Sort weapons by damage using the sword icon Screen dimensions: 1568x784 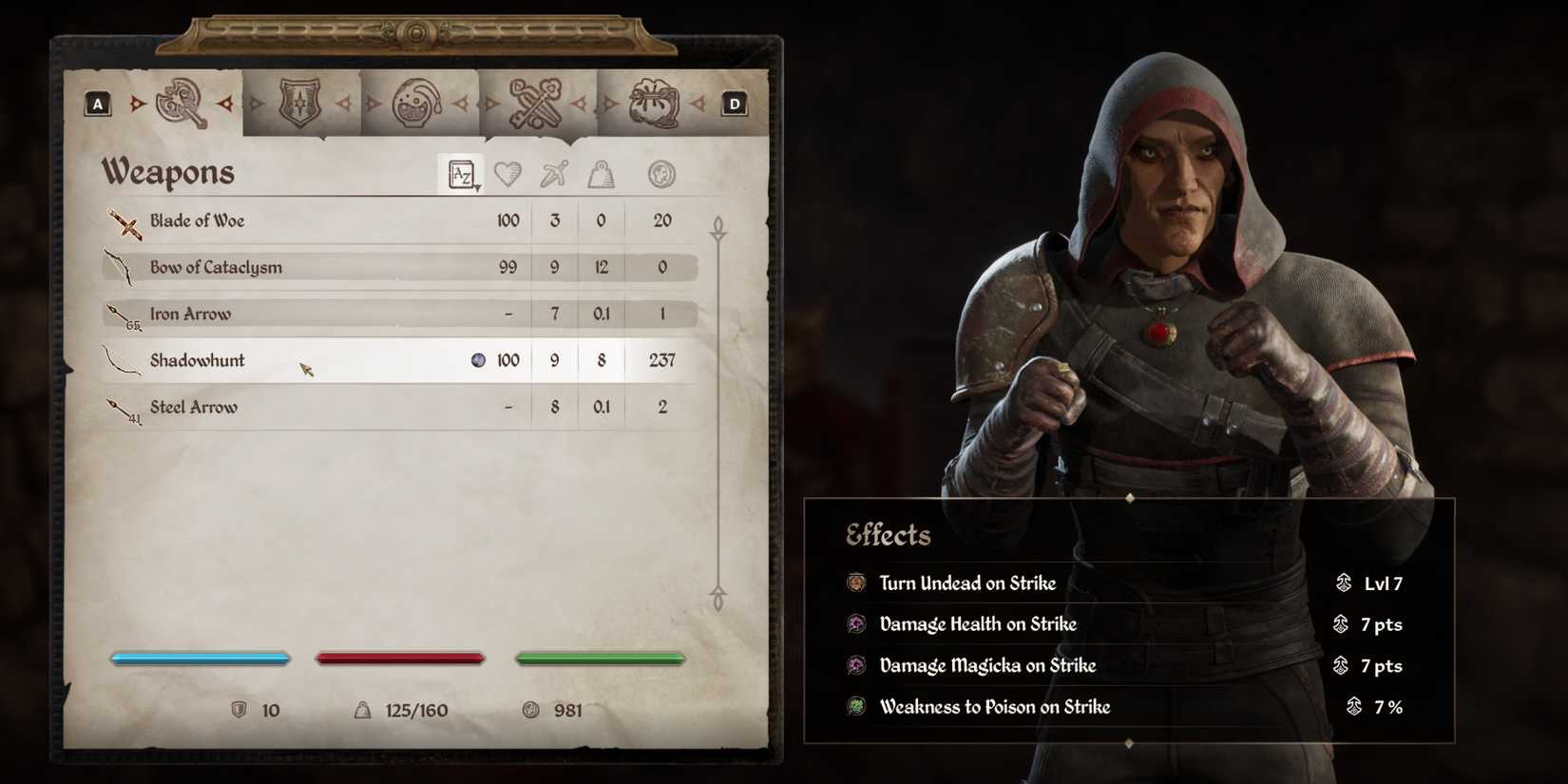coord(555,173)
